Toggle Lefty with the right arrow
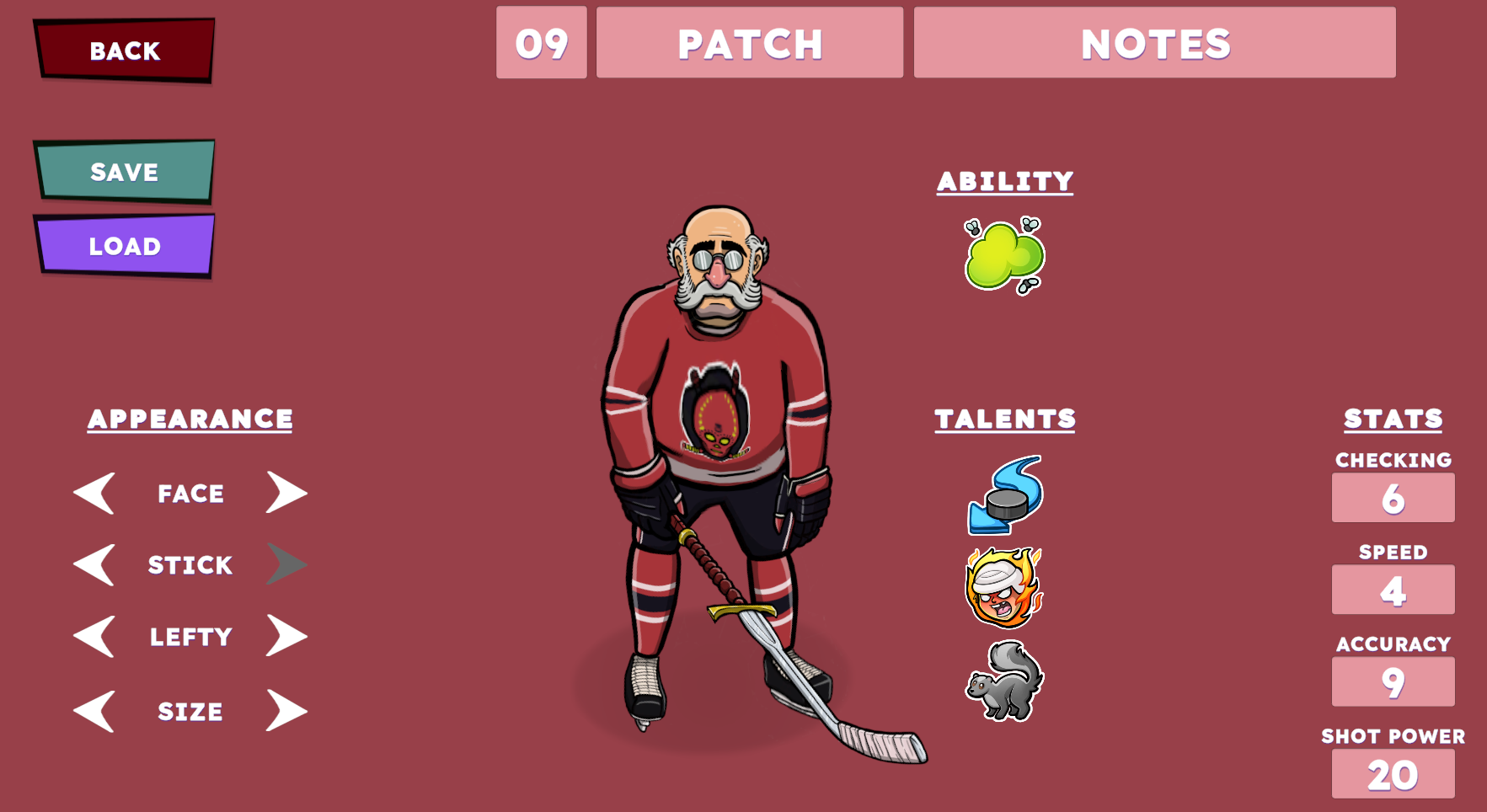This screenshot has width=1487, height=812. pyautogui.click(x=286, y=637)
